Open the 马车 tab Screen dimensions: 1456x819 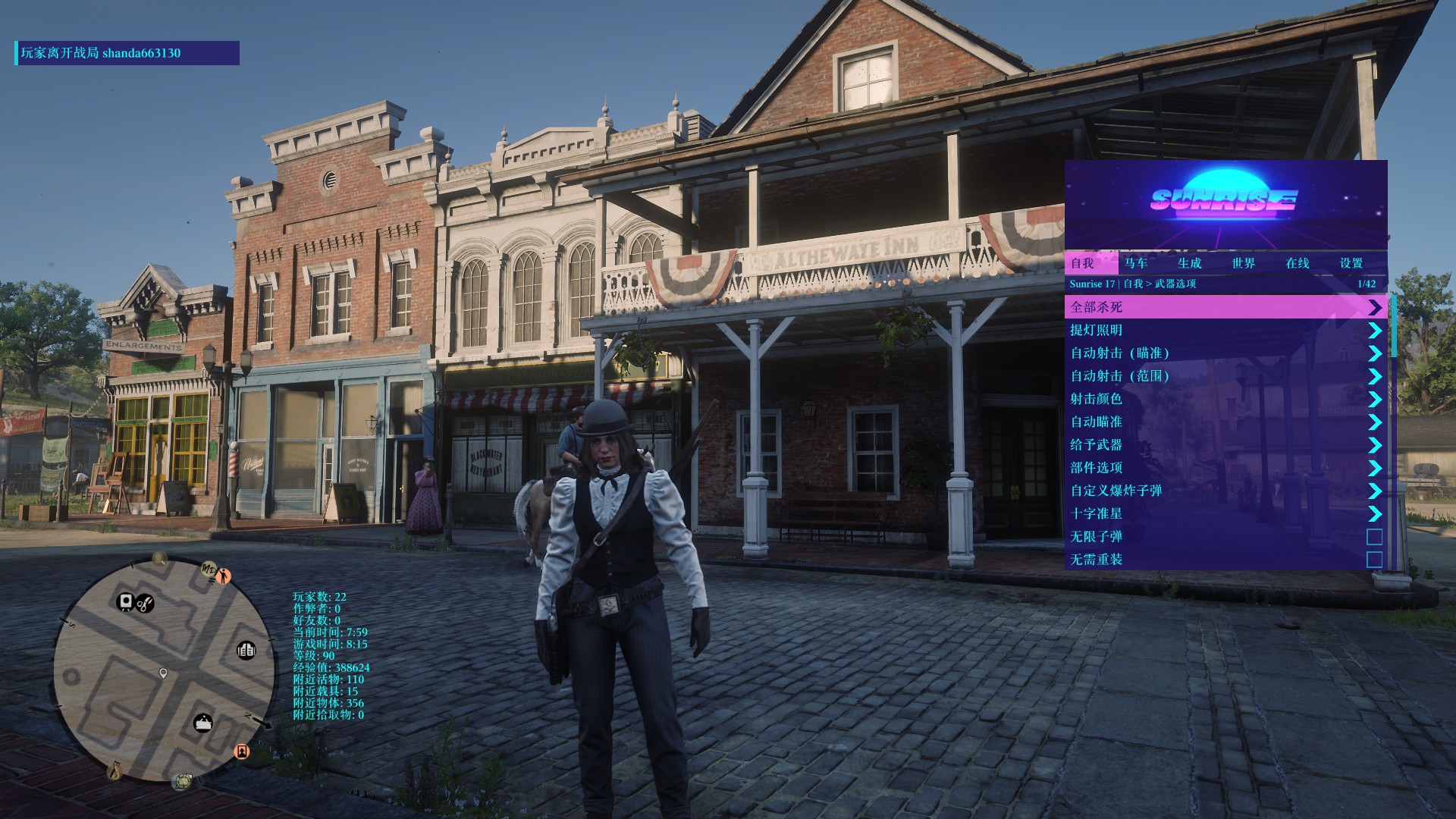coord(1136,263)
